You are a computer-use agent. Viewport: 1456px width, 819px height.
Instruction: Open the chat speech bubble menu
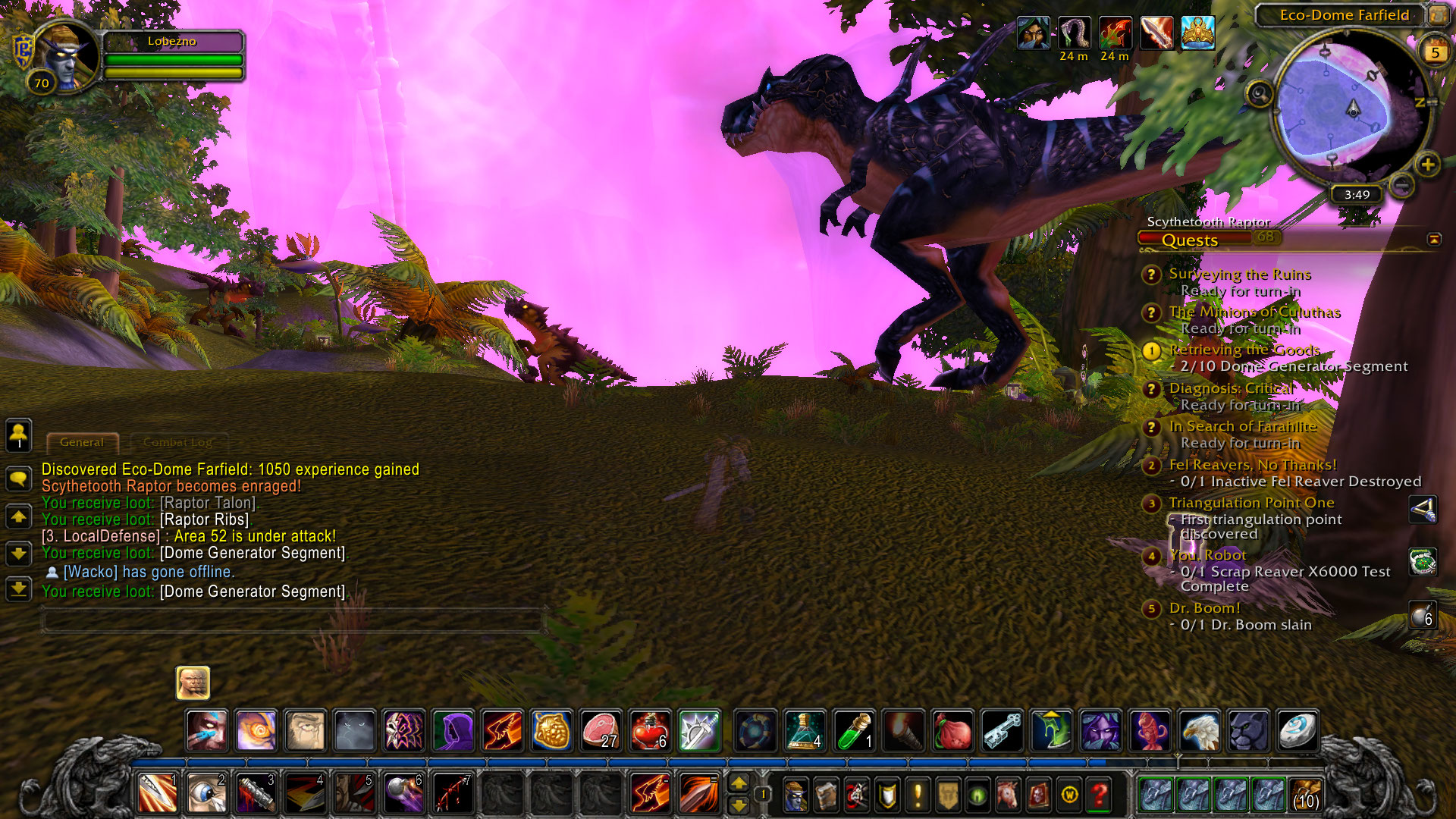[x=19, y=479]
